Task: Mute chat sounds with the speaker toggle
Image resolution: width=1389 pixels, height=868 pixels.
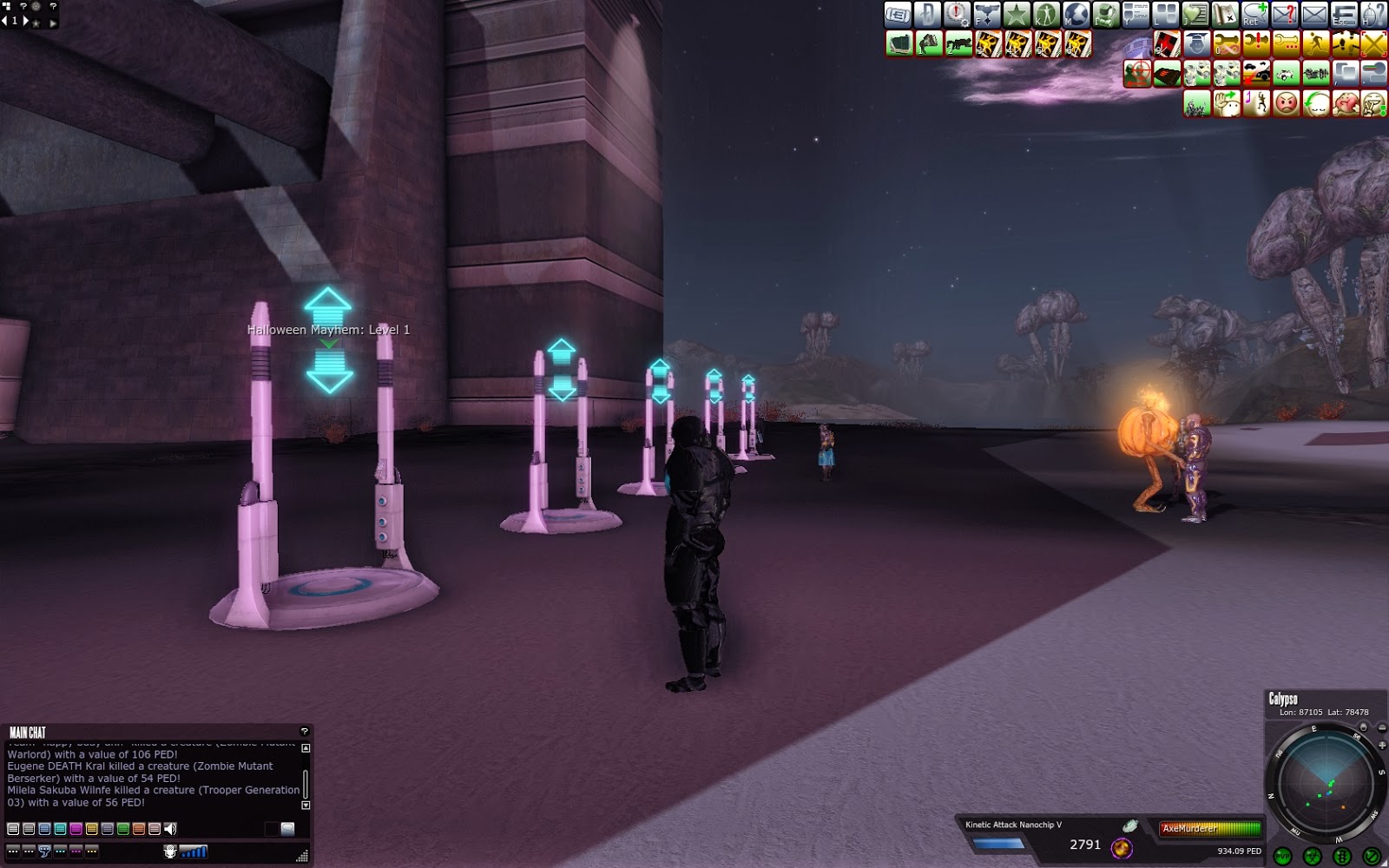Action: pyautogui.click(x=170, y=830)
